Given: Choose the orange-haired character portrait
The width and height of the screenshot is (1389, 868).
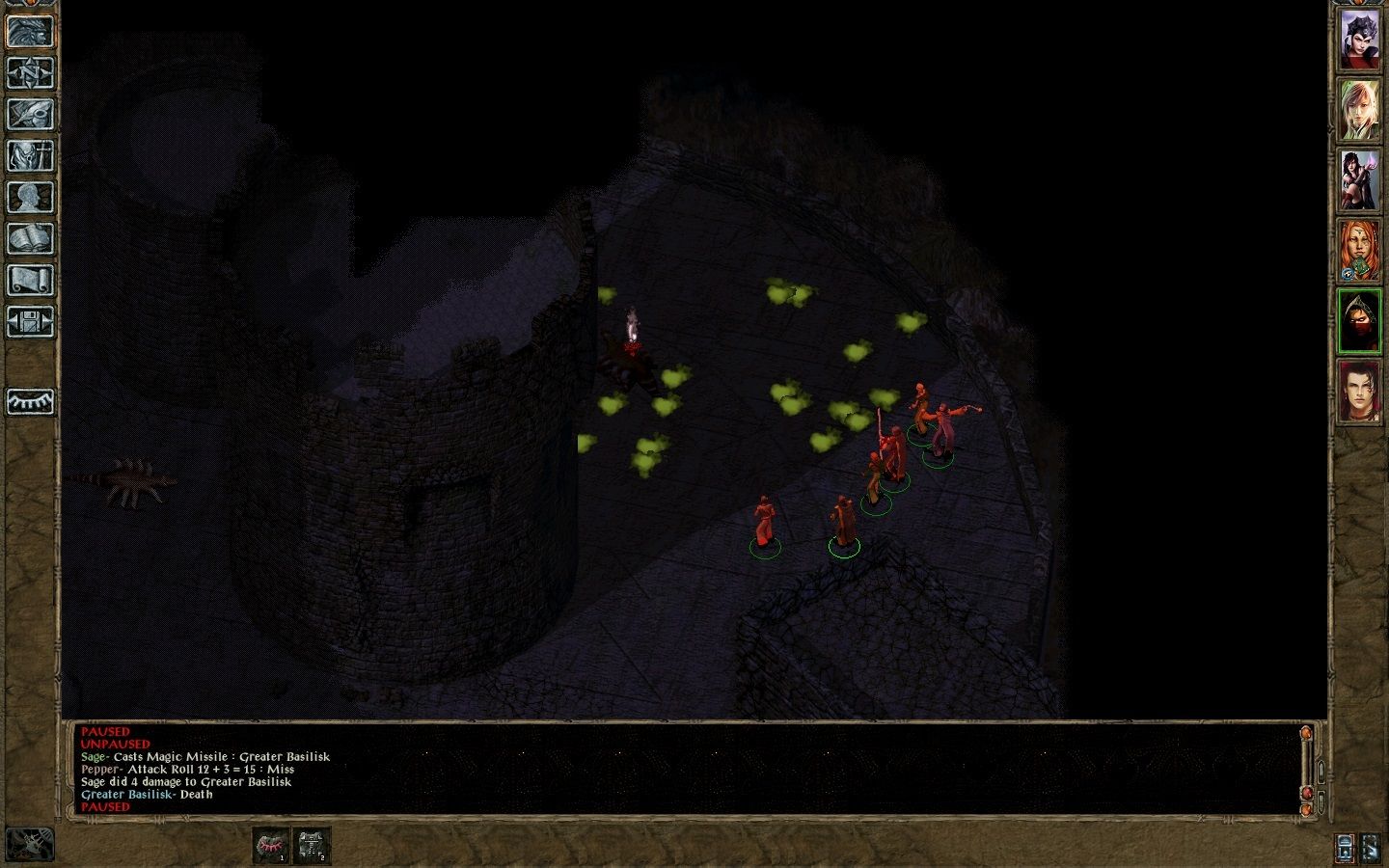Looking at the screenshot, I should click(x=1359, y=251).
